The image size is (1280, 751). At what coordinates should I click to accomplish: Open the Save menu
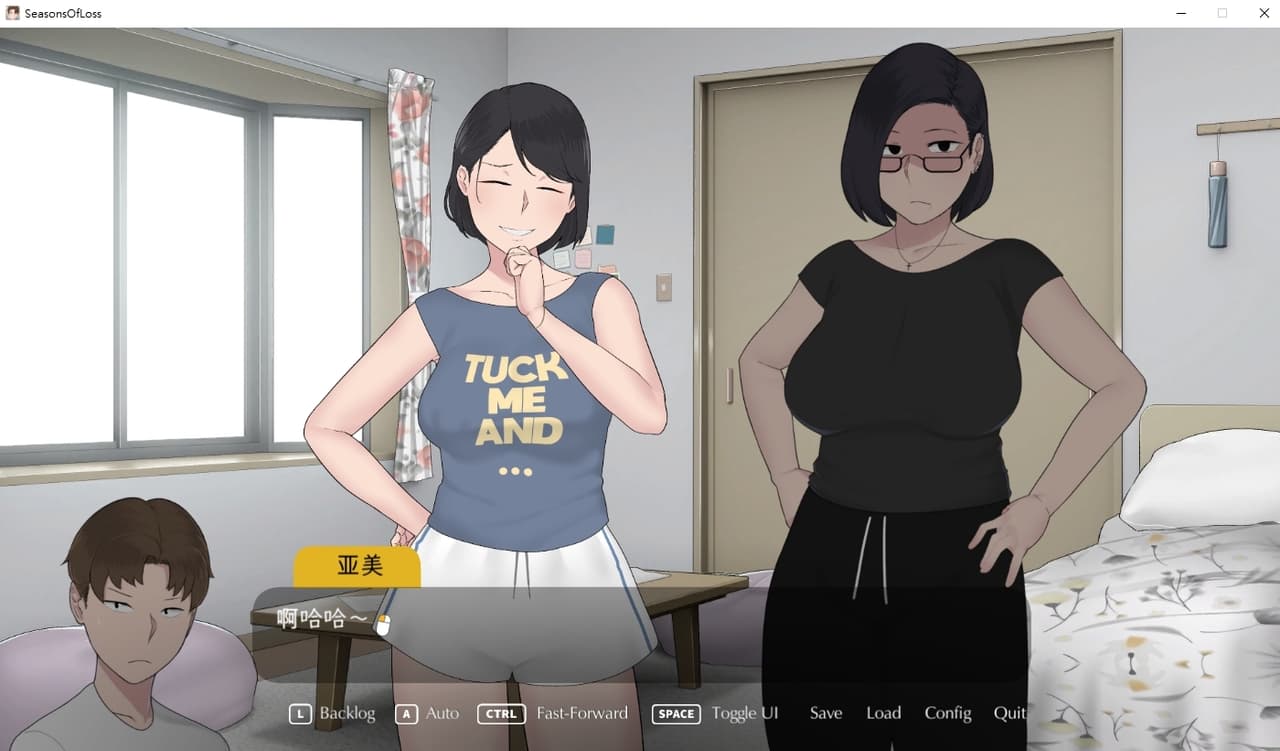[826, 713]
